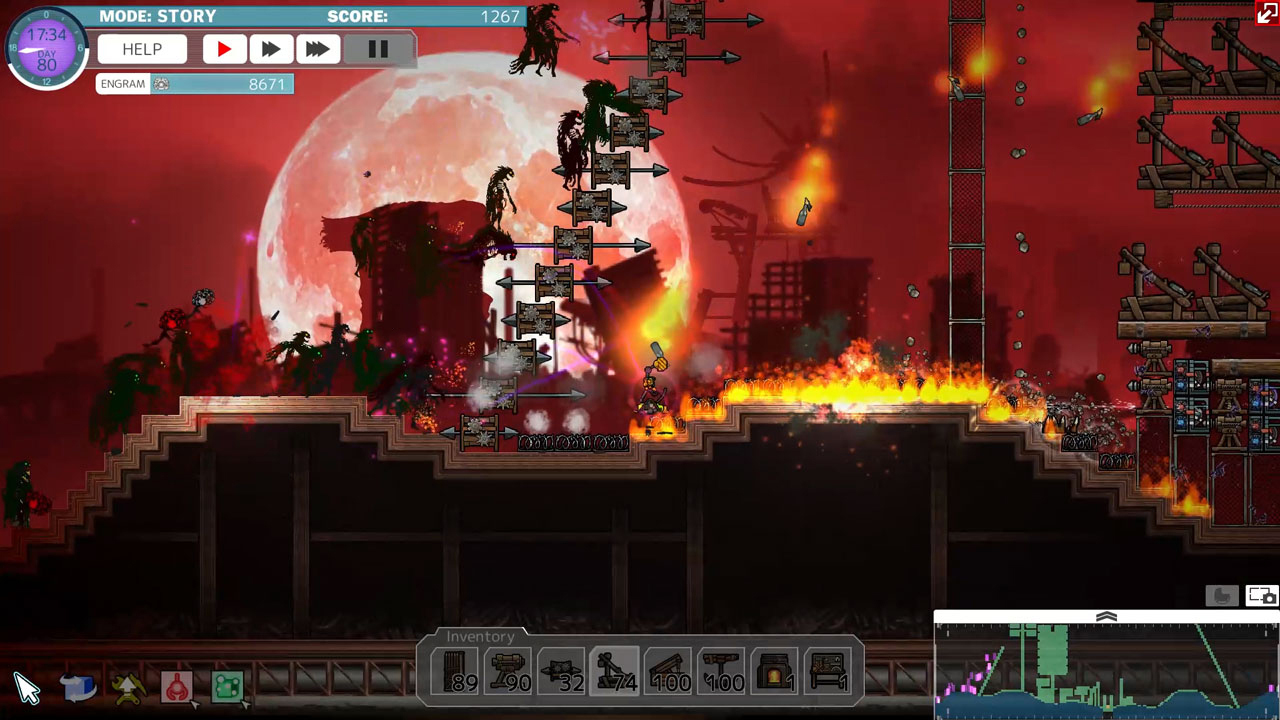1280x720 pixels.
Task: Enable triple-arrow fastest game speed
Action: tap(318, 48)
